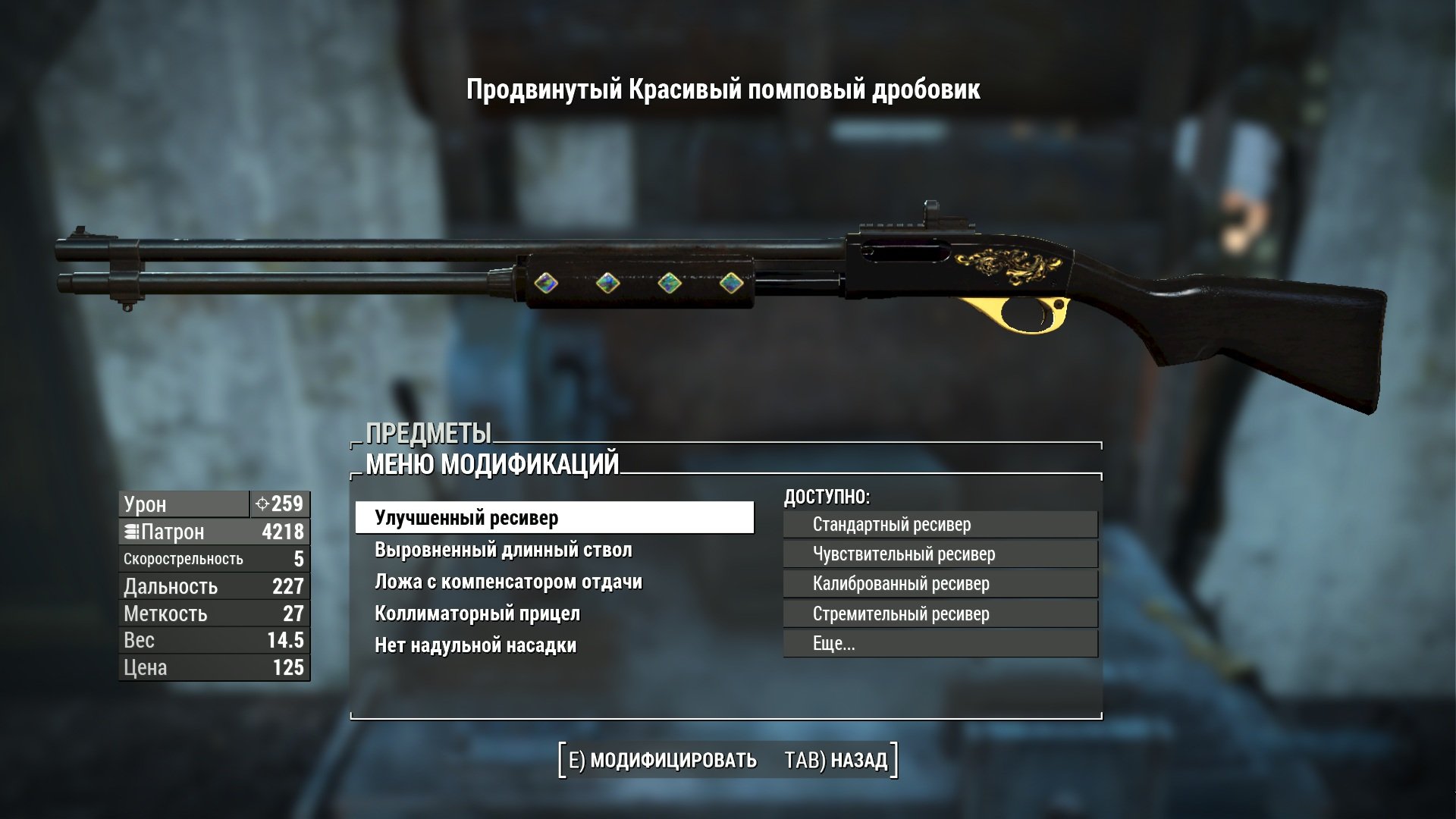Select the Улучшенный ресивер mod slot
The height and width of the screenshot is (819, 1456).
[554, 518]
